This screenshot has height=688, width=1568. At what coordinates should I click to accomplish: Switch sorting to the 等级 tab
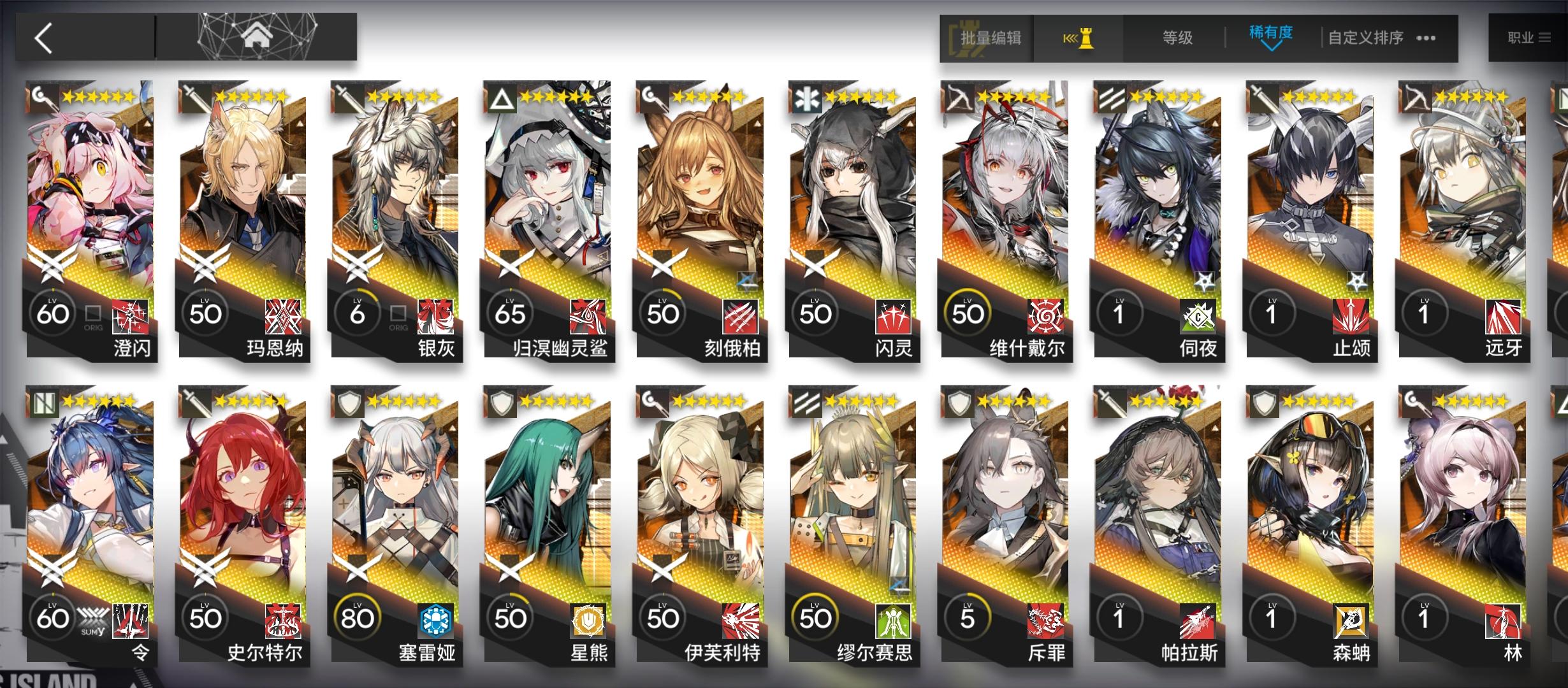click(x=1176, y=38)
